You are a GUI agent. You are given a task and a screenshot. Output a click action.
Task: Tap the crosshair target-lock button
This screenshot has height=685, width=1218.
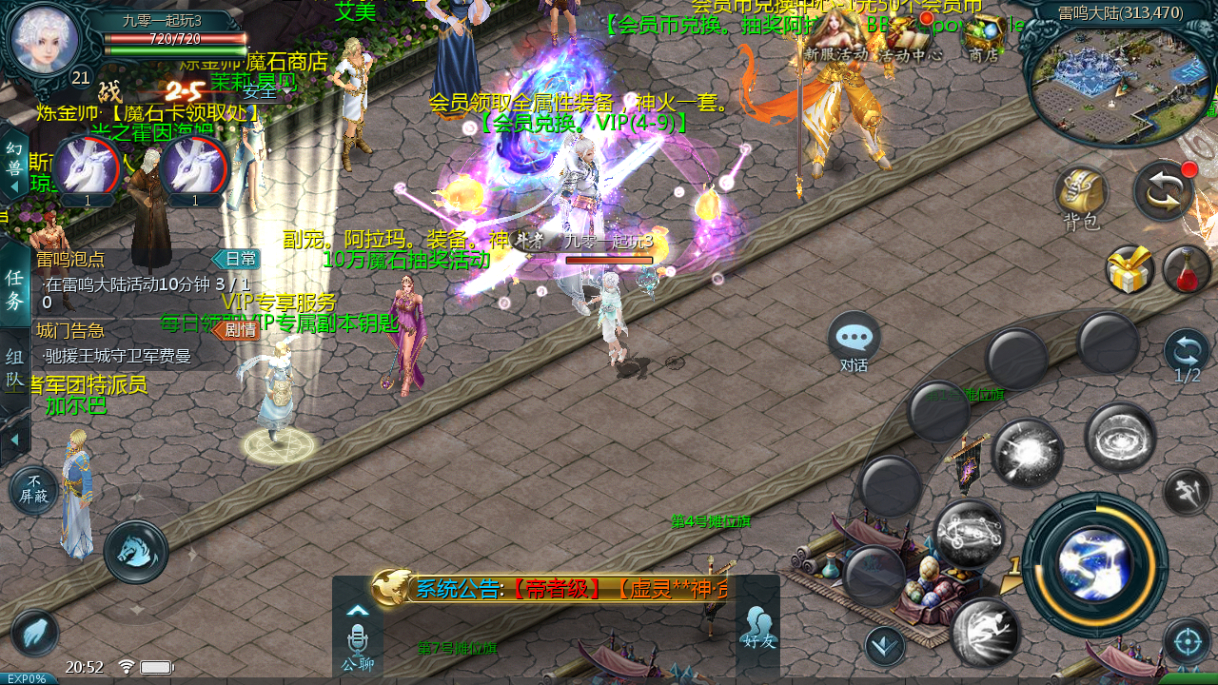click(x=1187, y=641)
